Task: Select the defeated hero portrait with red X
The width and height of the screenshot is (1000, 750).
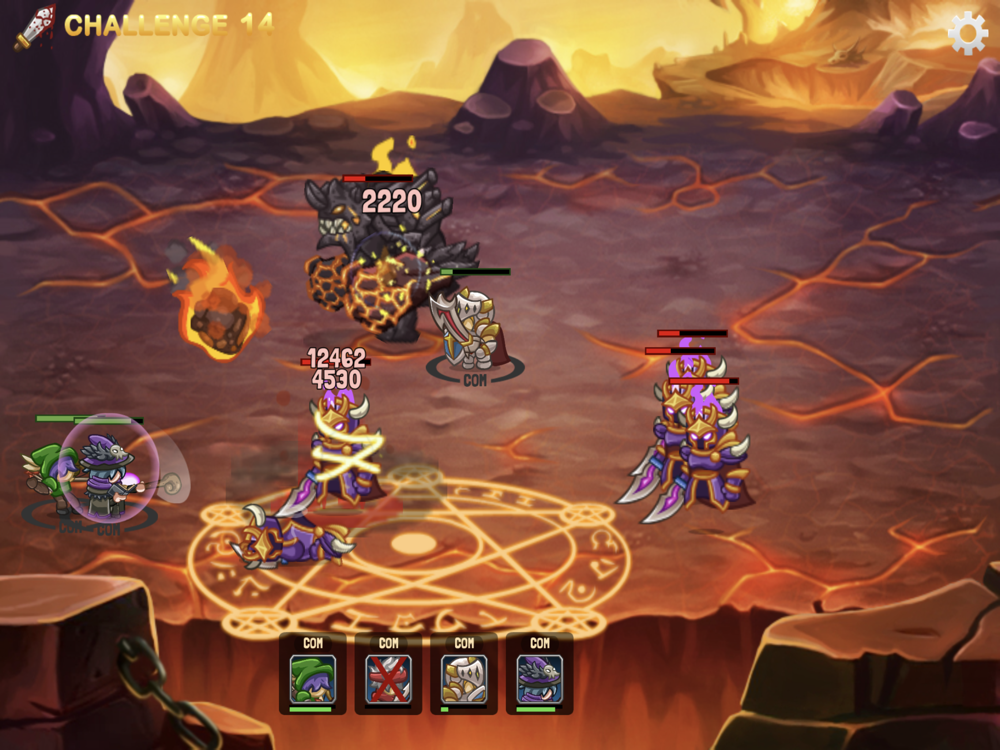Action: 388,678
